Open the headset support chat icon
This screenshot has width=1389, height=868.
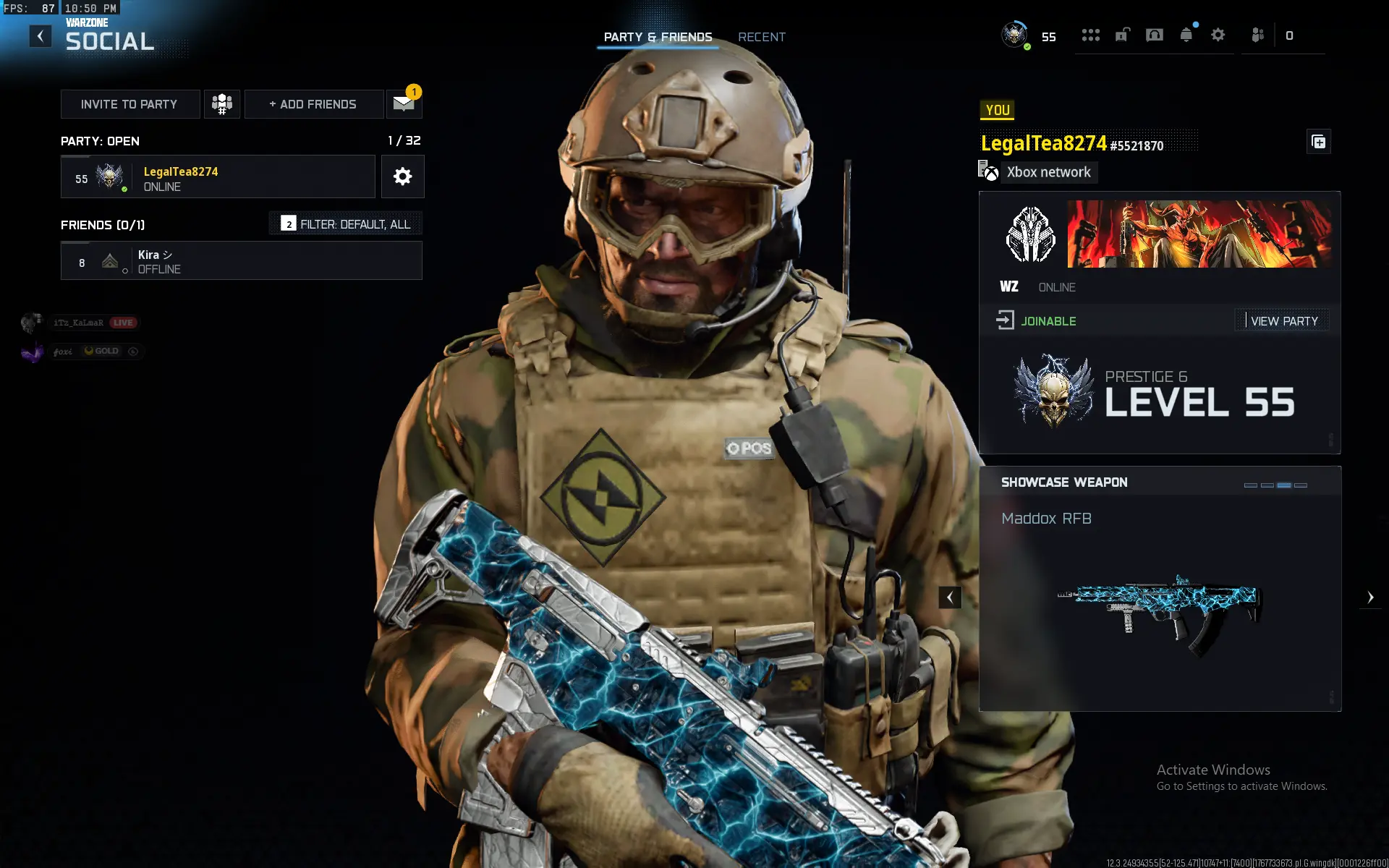tap(1155, 35)
